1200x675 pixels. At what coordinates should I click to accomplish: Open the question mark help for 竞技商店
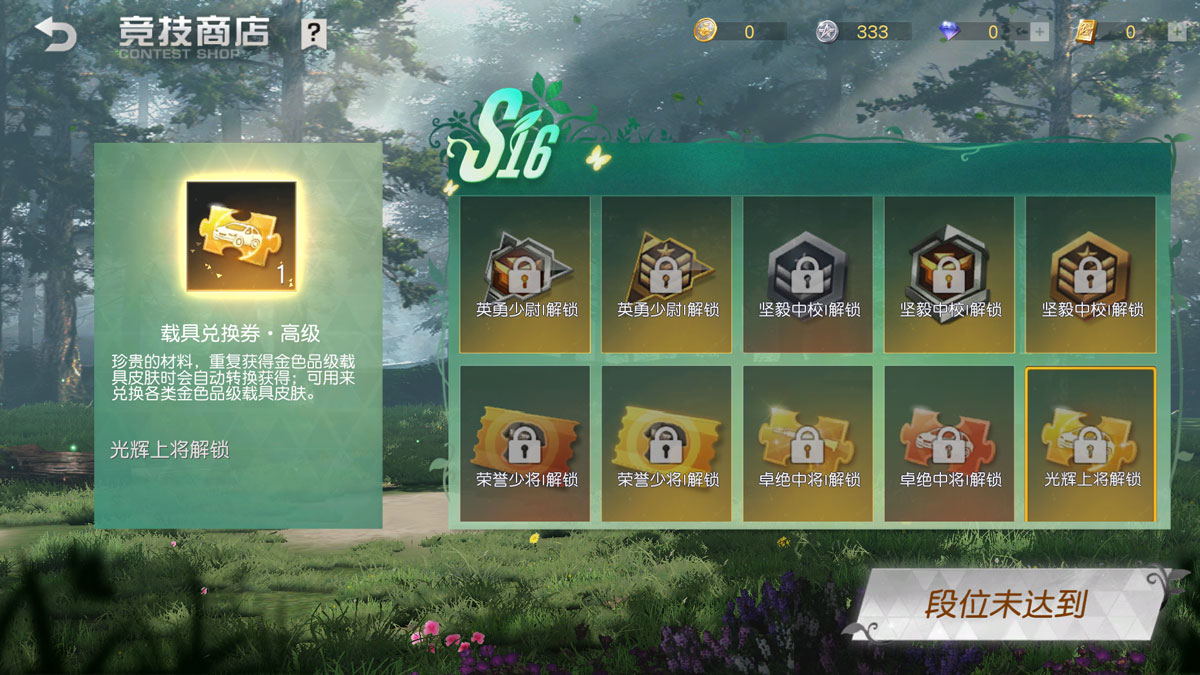click(314, 35)
